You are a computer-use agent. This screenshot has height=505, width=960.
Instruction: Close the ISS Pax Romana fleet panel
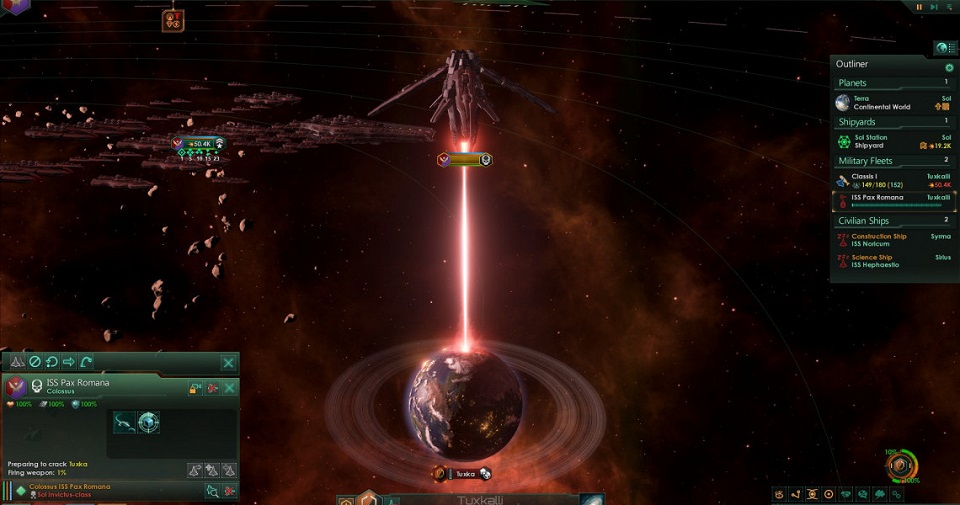coord(229,387)
